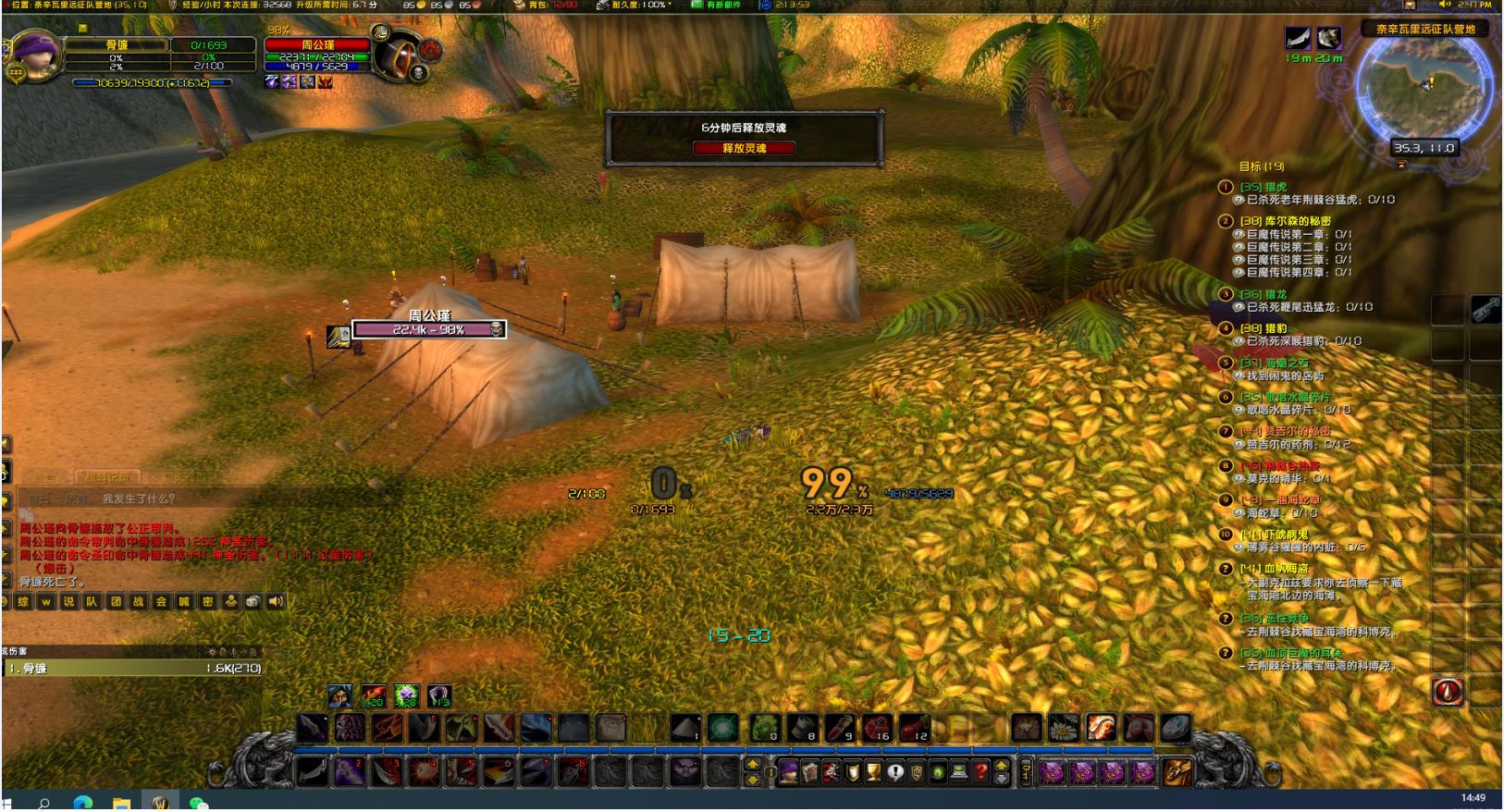Choose the 说 say chat channel button
1504x812 pixels.
pos(68,601)
